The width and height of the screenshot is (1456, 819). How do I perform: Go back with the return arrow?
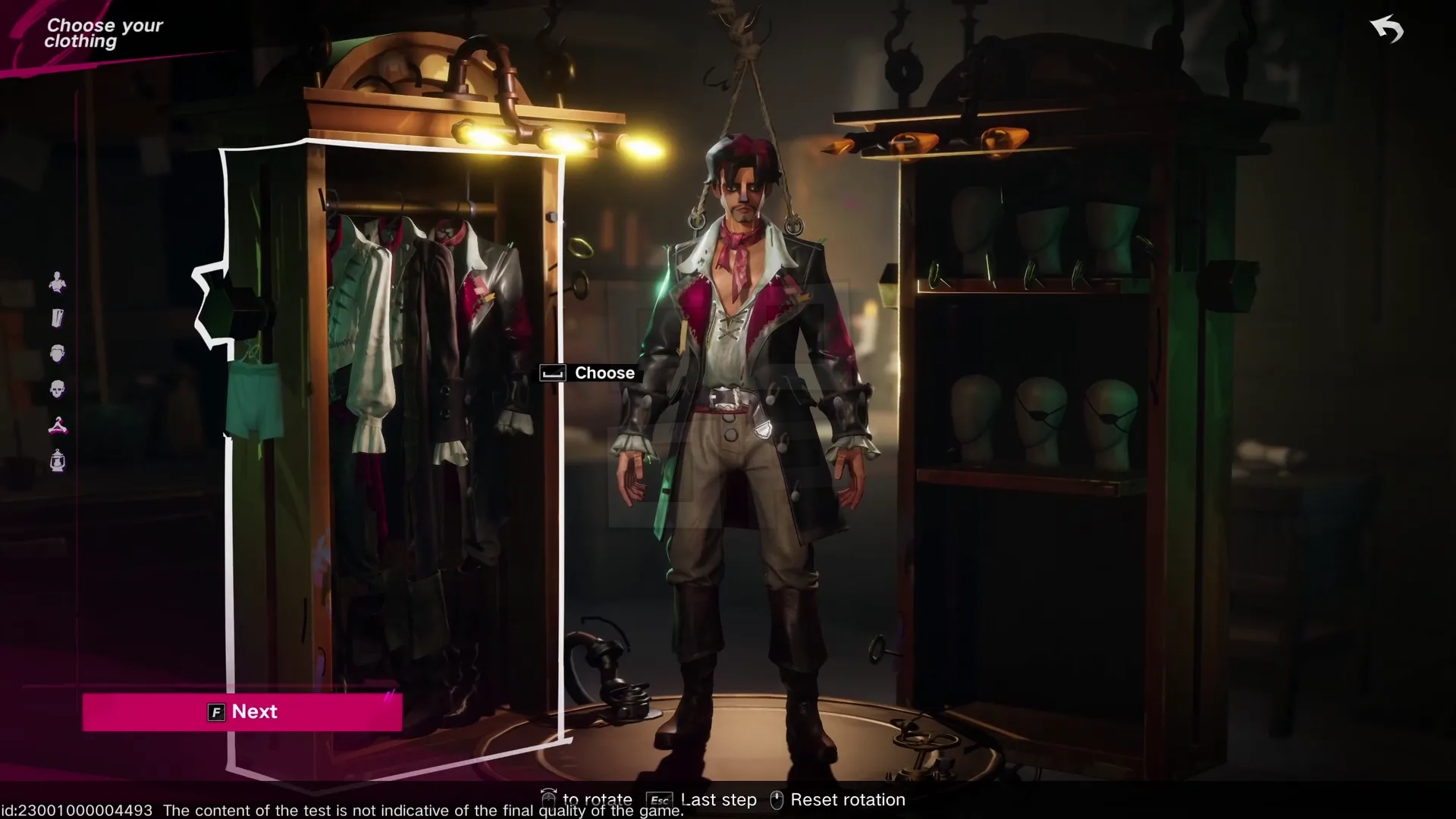(x=1387, y=30)
